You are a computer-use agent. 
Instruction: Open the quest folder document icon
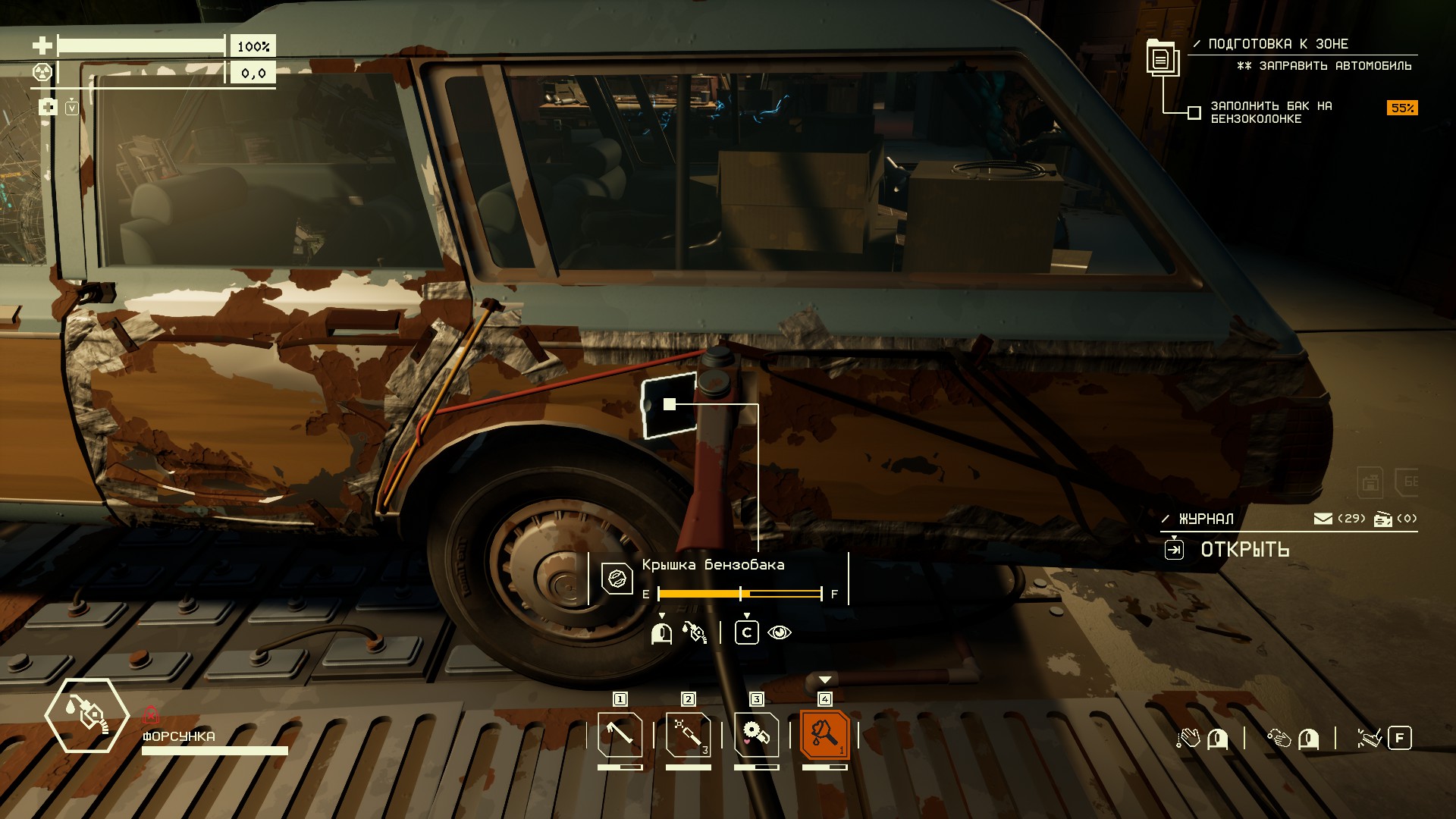1161,58
